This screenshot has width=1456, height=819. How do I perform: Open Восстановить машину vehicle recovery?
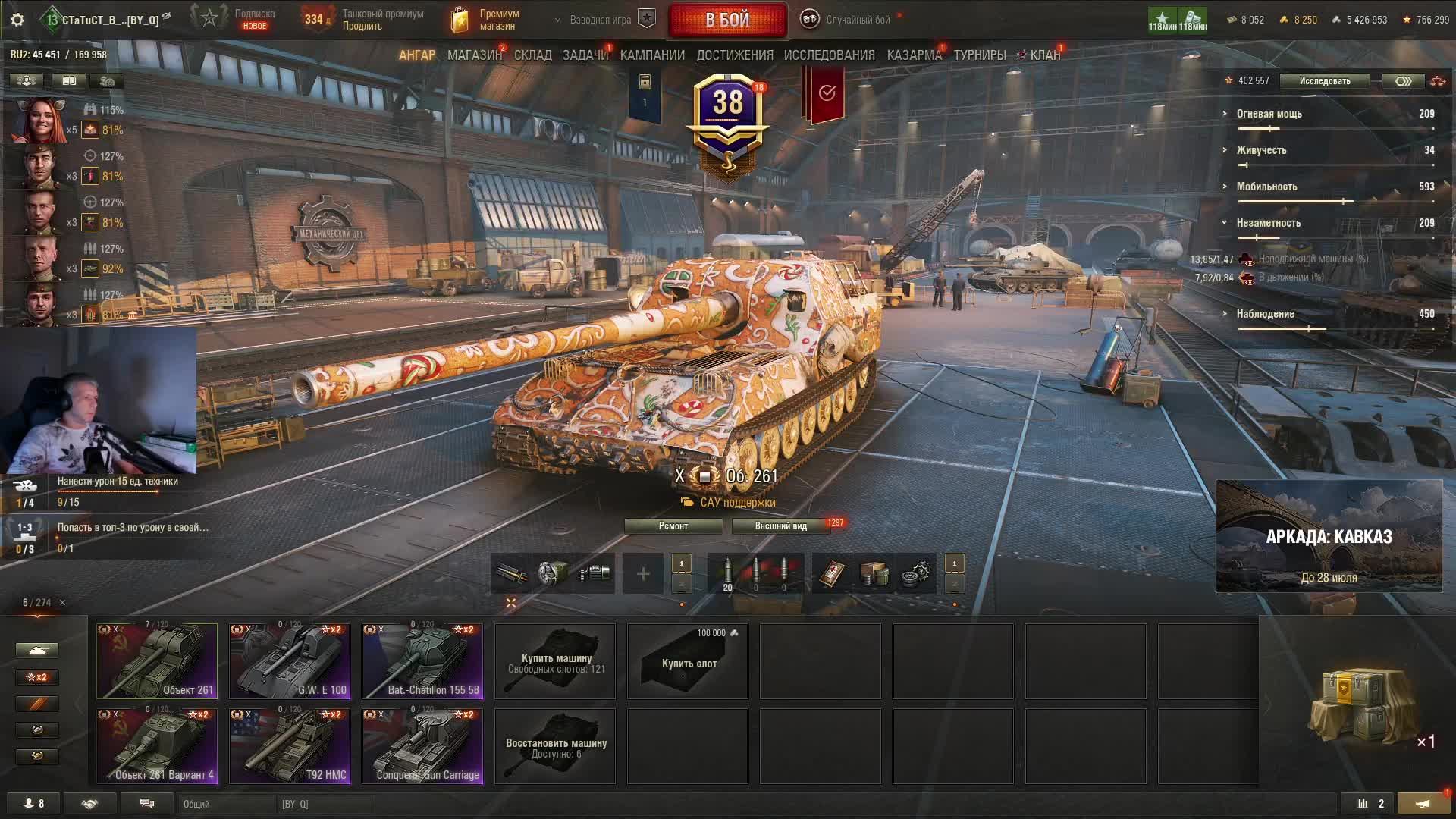click(555, 745)
